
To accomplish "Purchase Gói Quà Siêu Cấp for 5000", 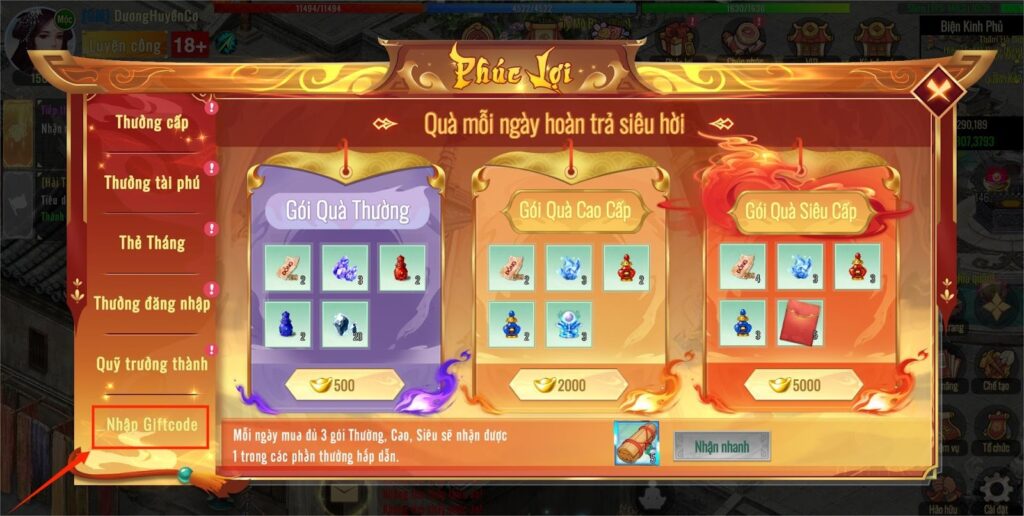I will 795,385.
